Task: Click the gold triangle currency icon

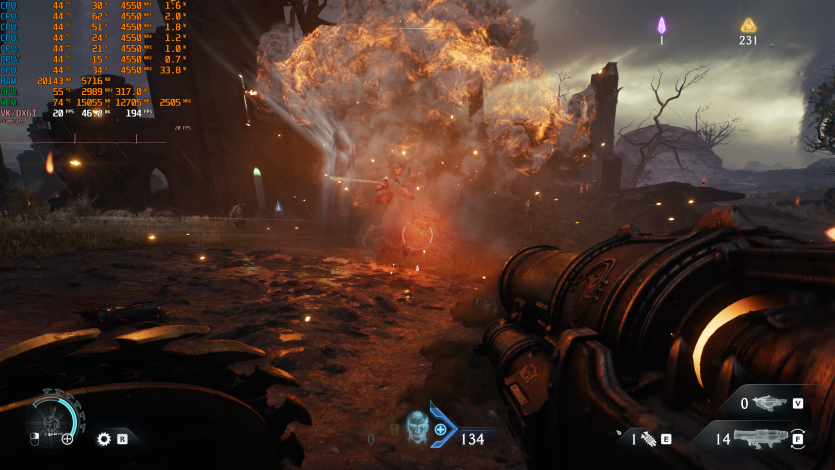Action: pos(748,25)
